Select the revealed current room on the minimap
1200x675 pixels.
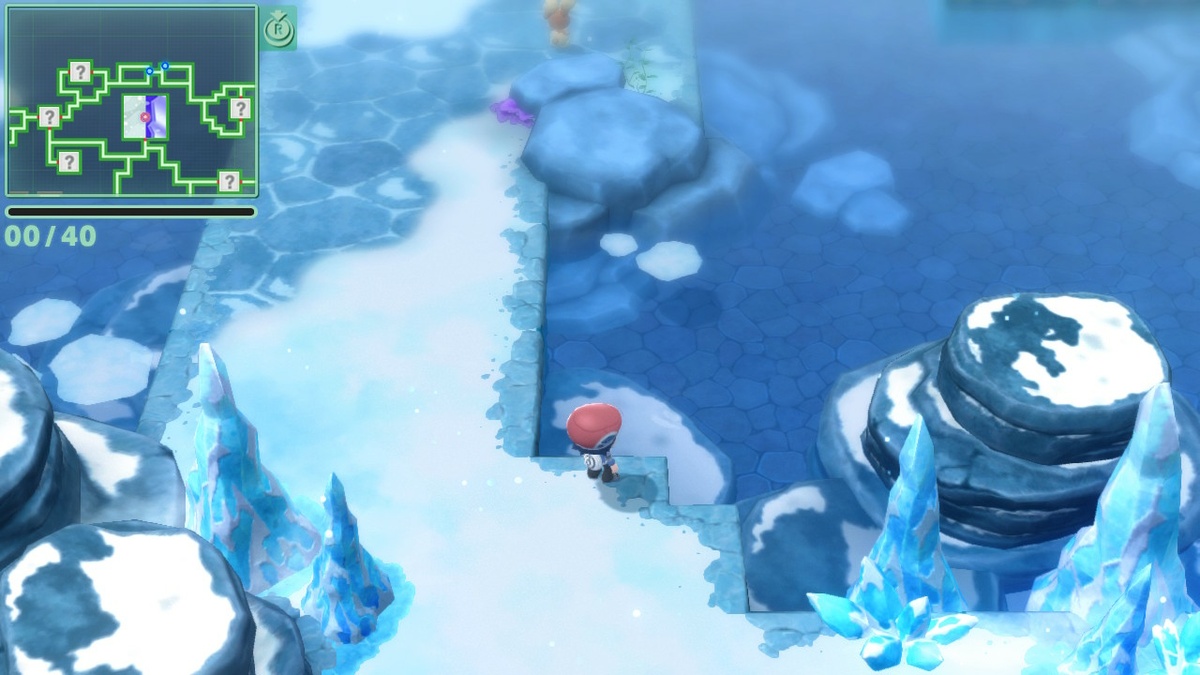click(145, 117)
